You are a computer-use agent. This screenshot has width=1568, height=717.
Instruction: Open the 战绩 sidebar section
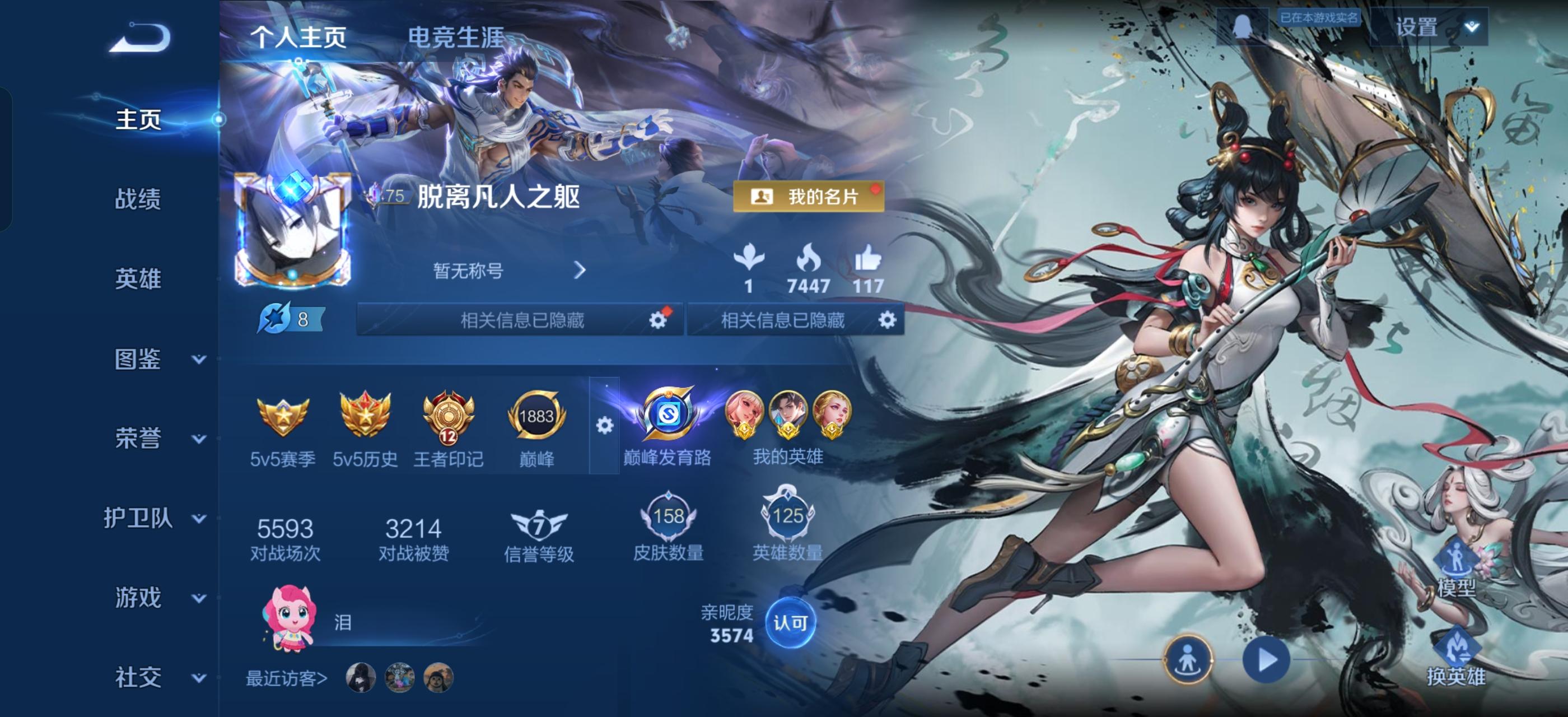click(x=138, y=199)
